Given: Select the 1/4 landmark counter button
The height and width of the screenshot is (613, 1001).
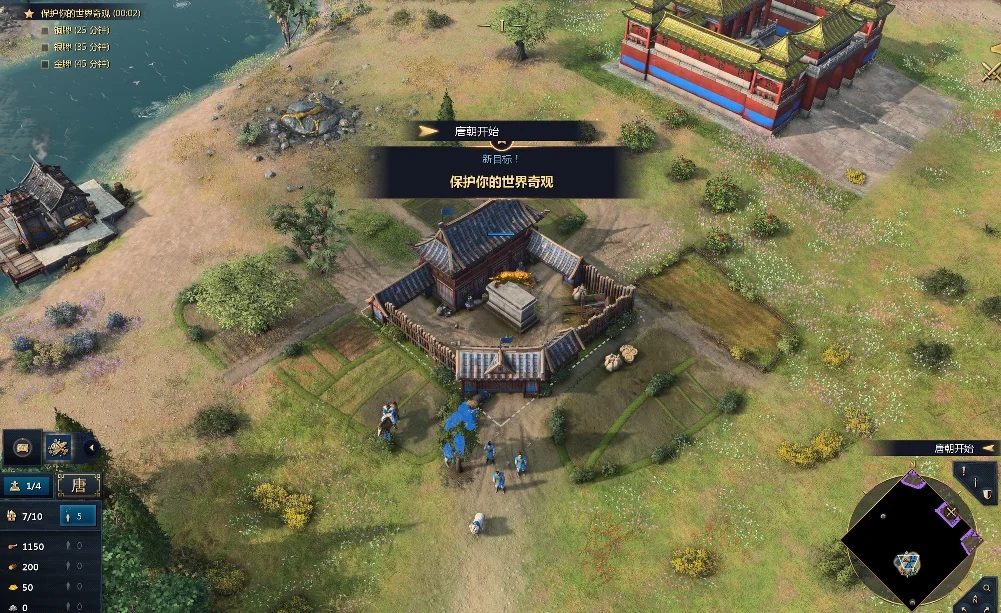Looking at the screenshot, I should [x=27, y=486].
